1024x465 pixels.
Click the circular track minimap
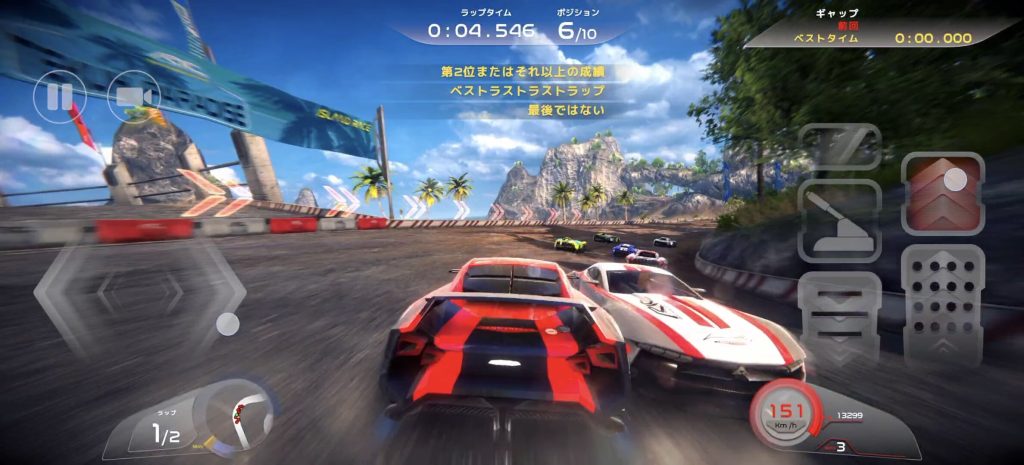(237, 413)
